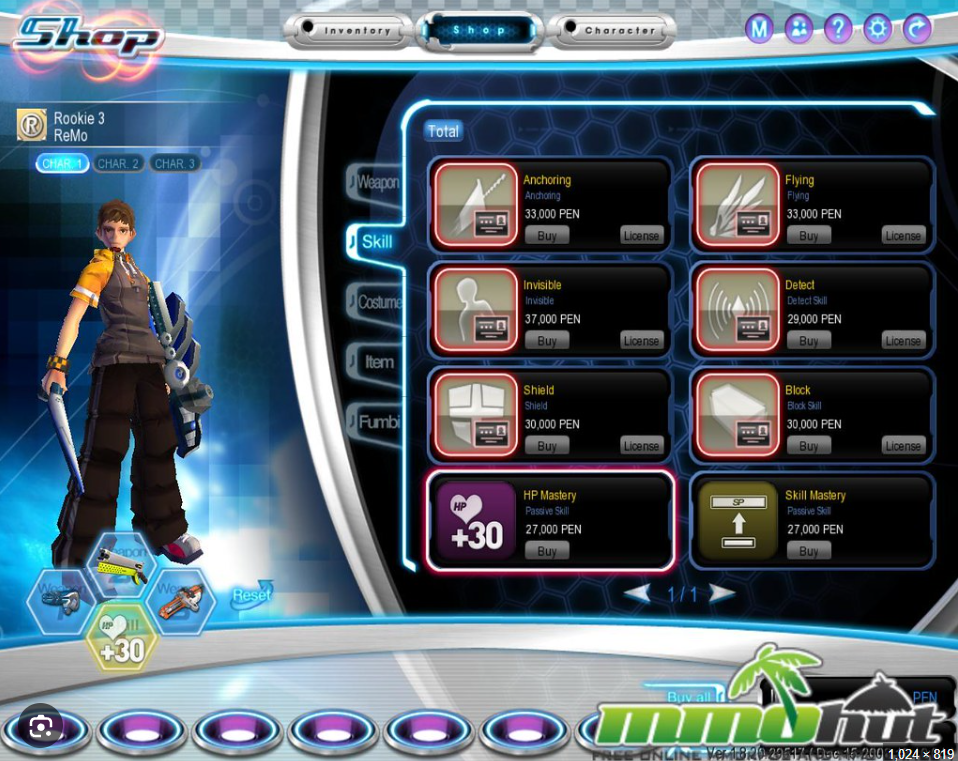The height and width of the screenshot is (761, 958).
Task: Go to the next shop page arrow
Action: click(x=721, y=594)
